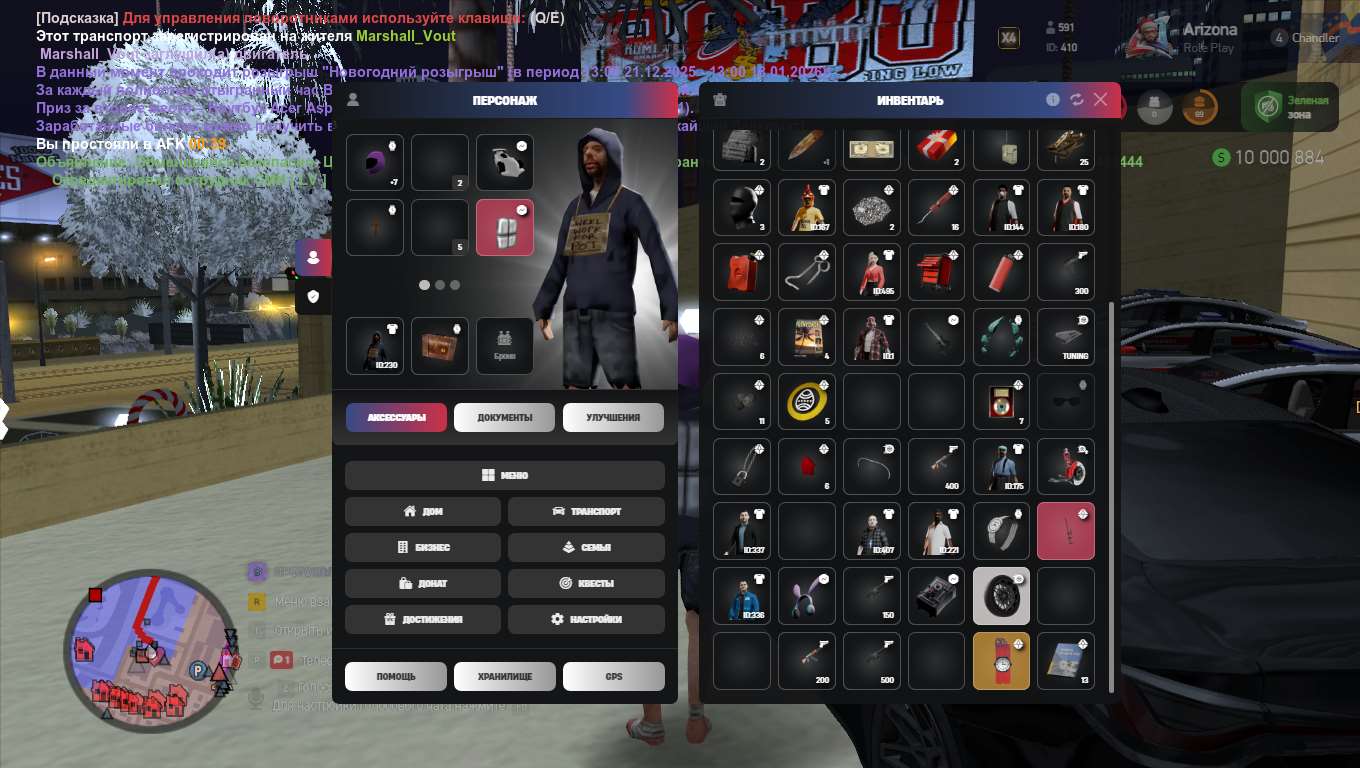Refresh the inventory with the circular arrows icon

coord(1076,100)
